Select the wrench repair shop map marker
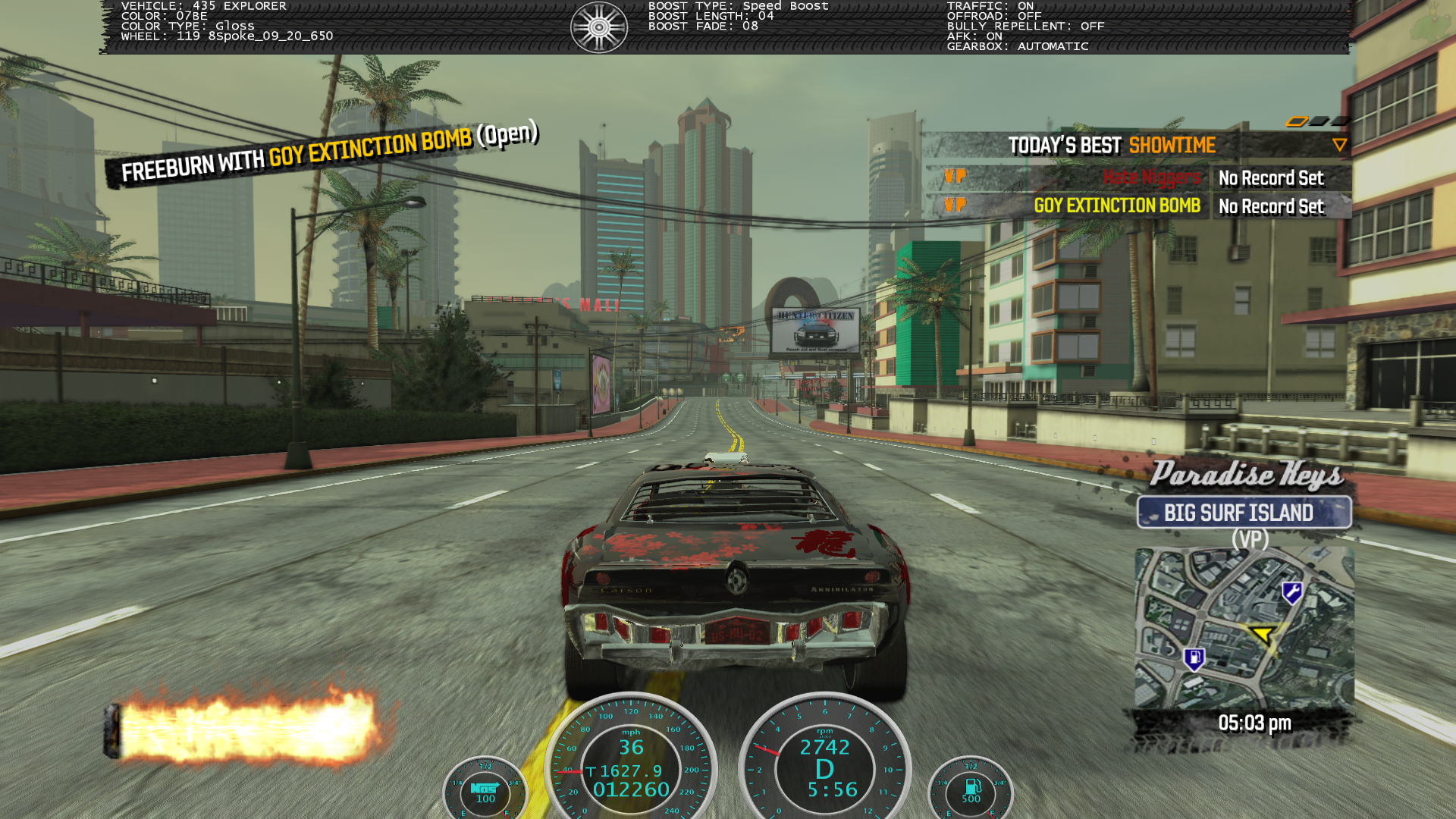This screenshot has width=1456, height=819. click(x=1292, y=592)
